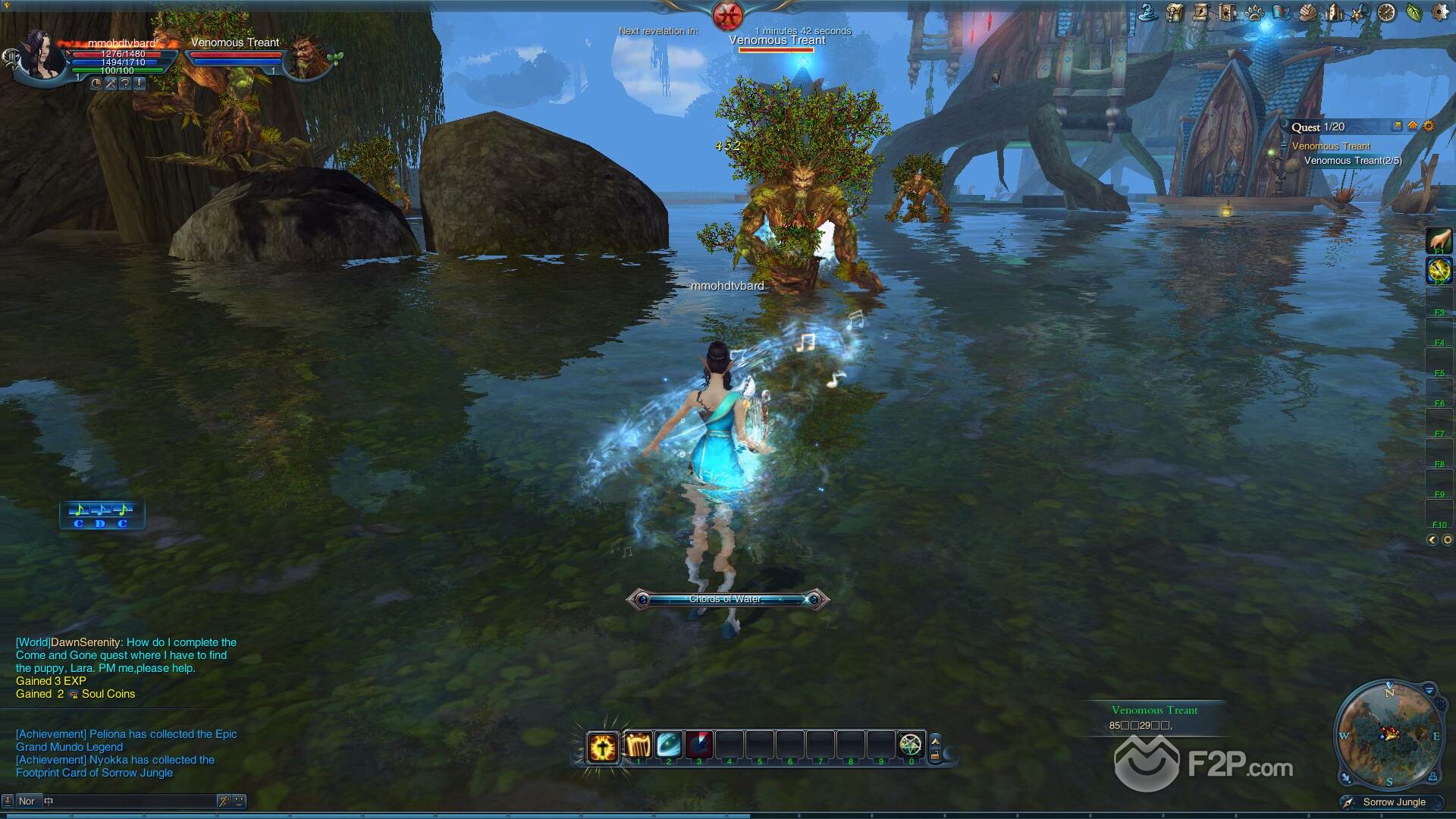Select the Venomous Treant quest in tracker

(x=1331, y=146)
